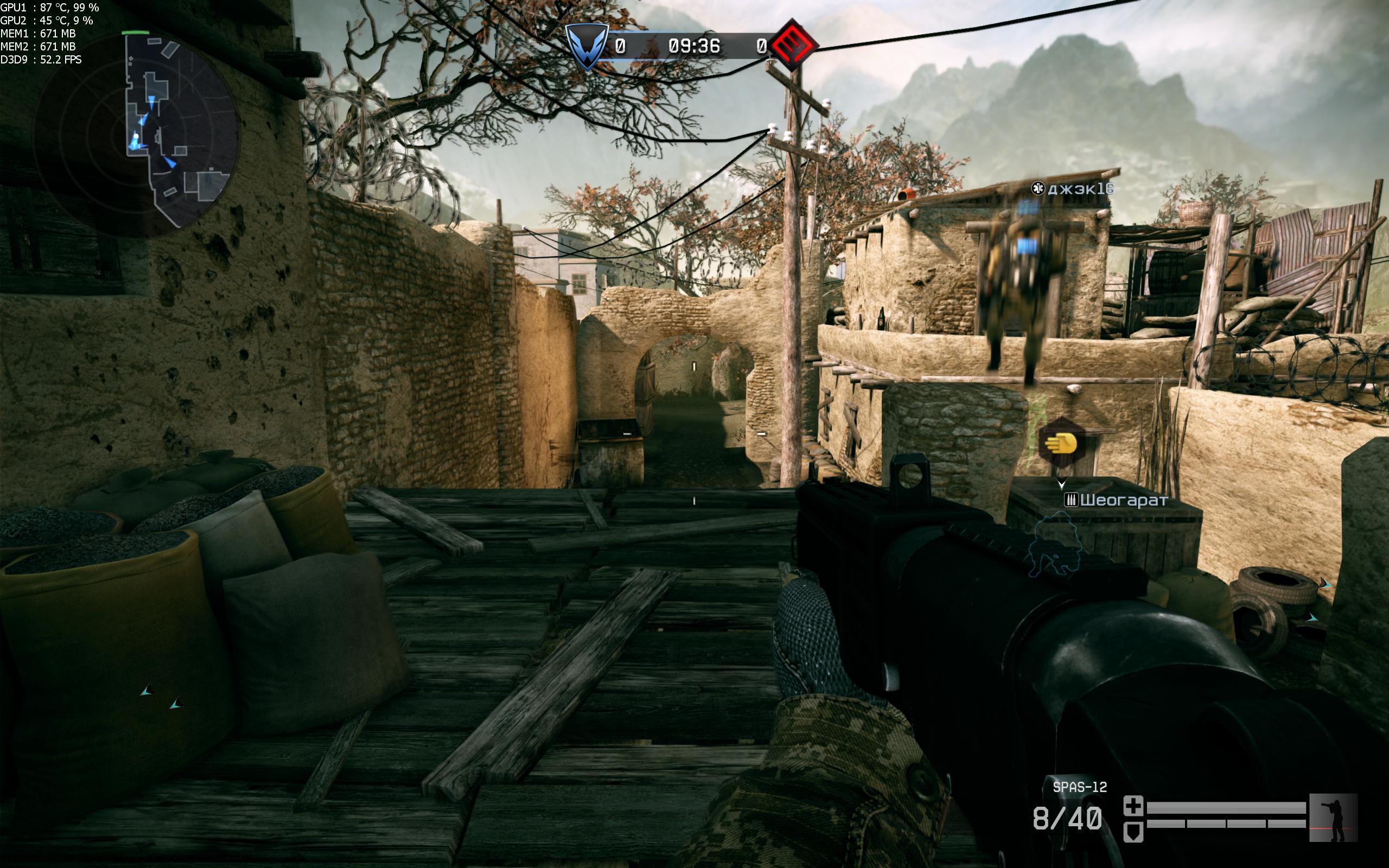Viewport: 1389px width, 868px height.
Task: Select the red Blackwood team emblem
Action: (x=793, y=45)
